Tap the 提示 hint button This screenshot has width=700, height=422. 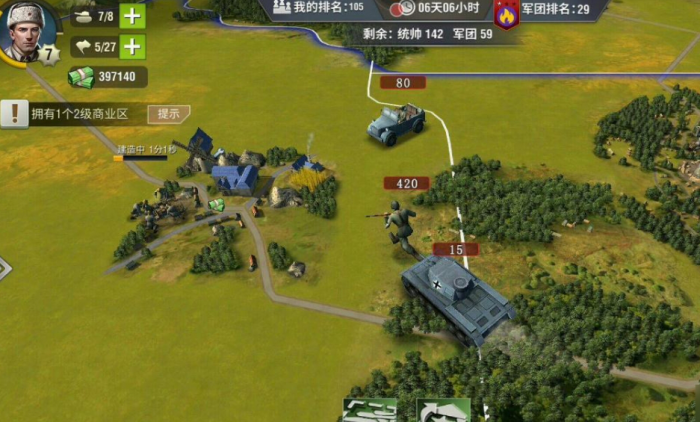point(168,114)
